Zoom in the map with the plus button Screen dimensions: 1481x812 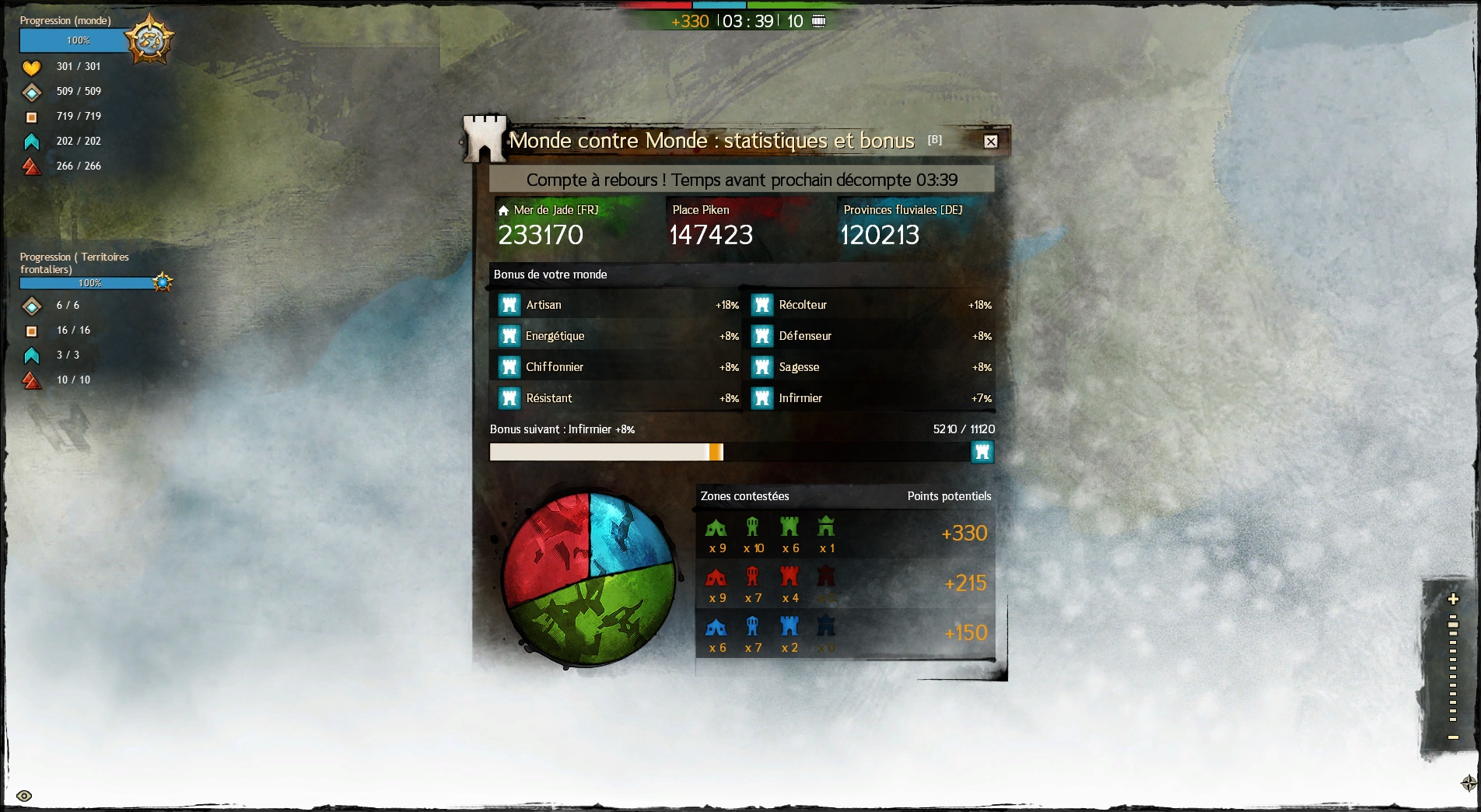(x=1452, y=599)
